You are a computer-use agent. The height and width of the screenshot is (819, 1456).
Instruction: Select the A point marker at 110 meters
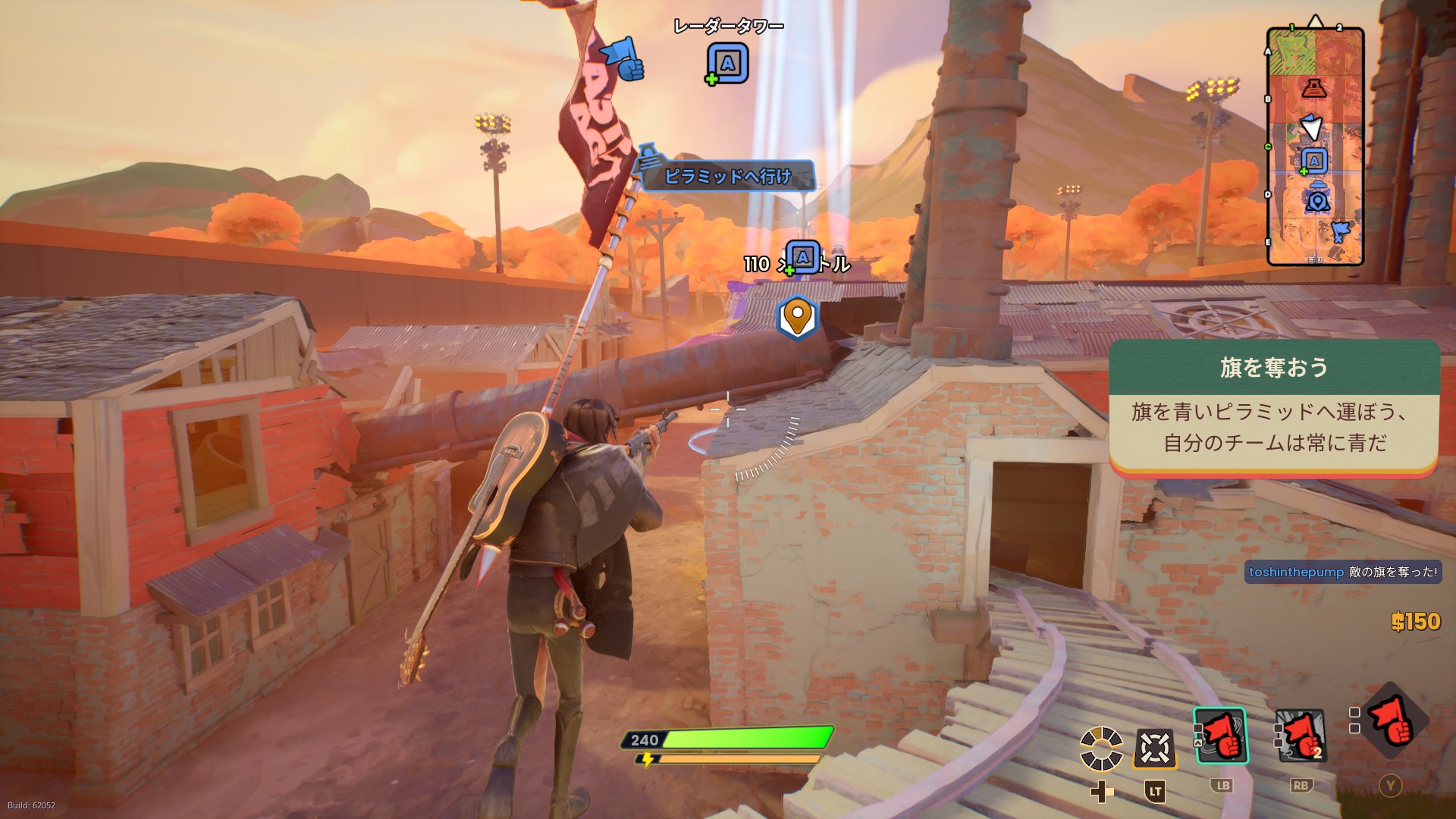tap(802, 258)
